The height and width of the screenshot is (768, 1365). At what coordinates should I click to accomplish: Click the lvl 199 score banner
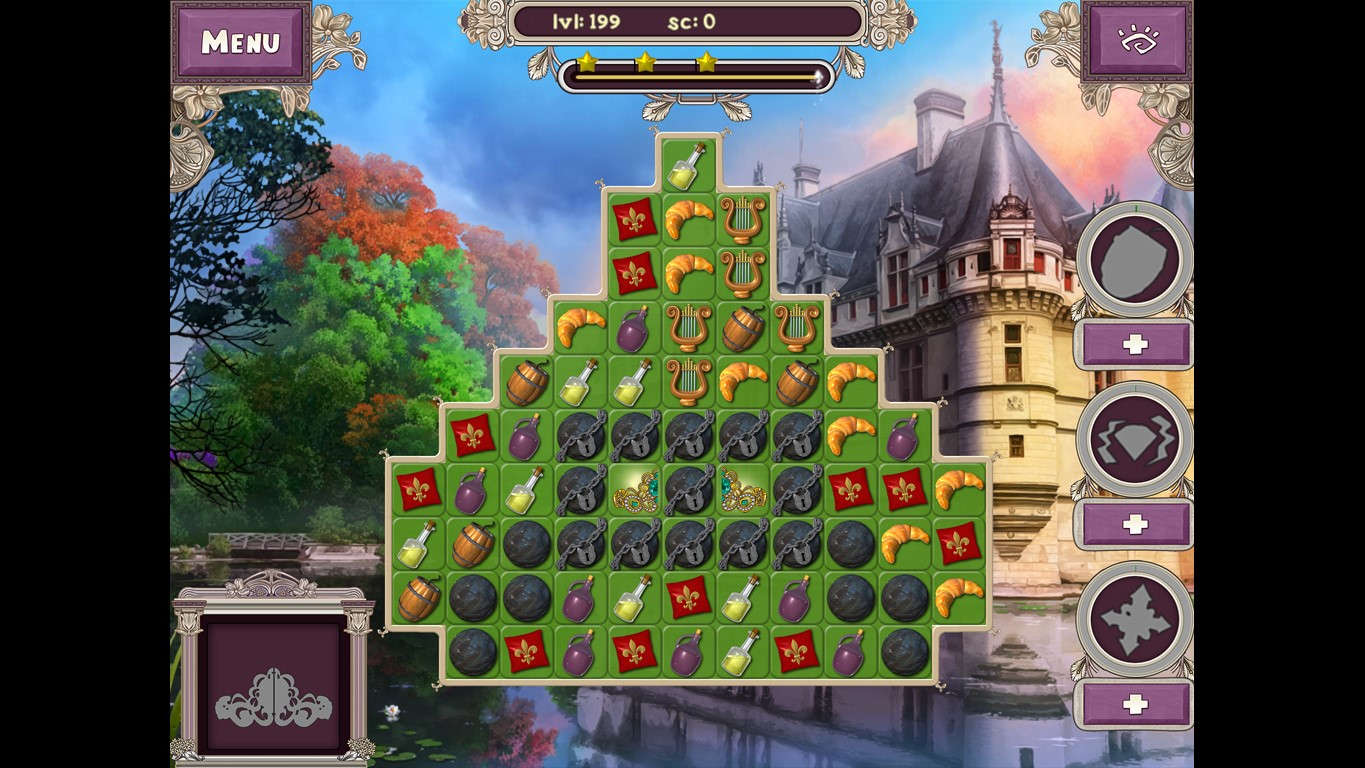point(685,21)
